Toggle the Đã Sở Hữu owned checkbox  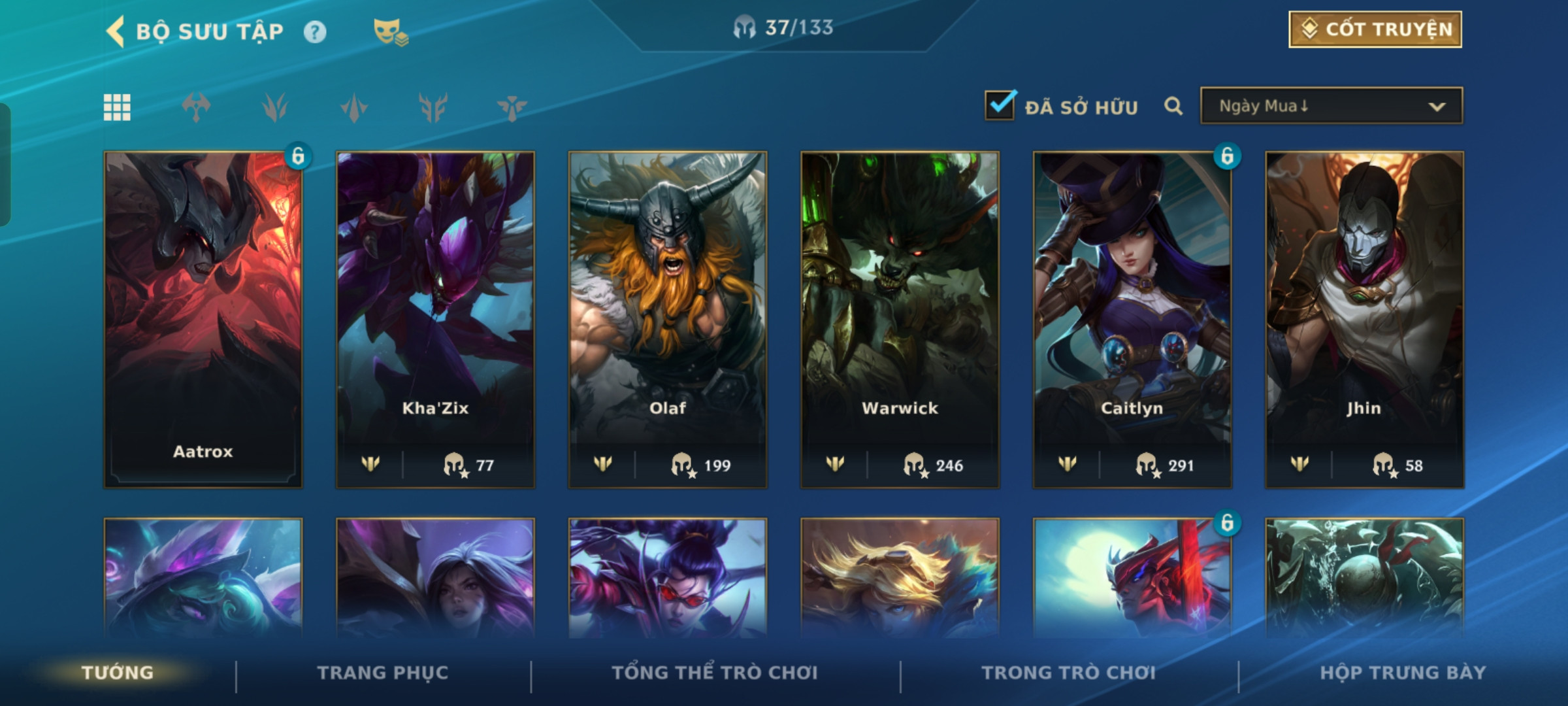pos(1000,105)
